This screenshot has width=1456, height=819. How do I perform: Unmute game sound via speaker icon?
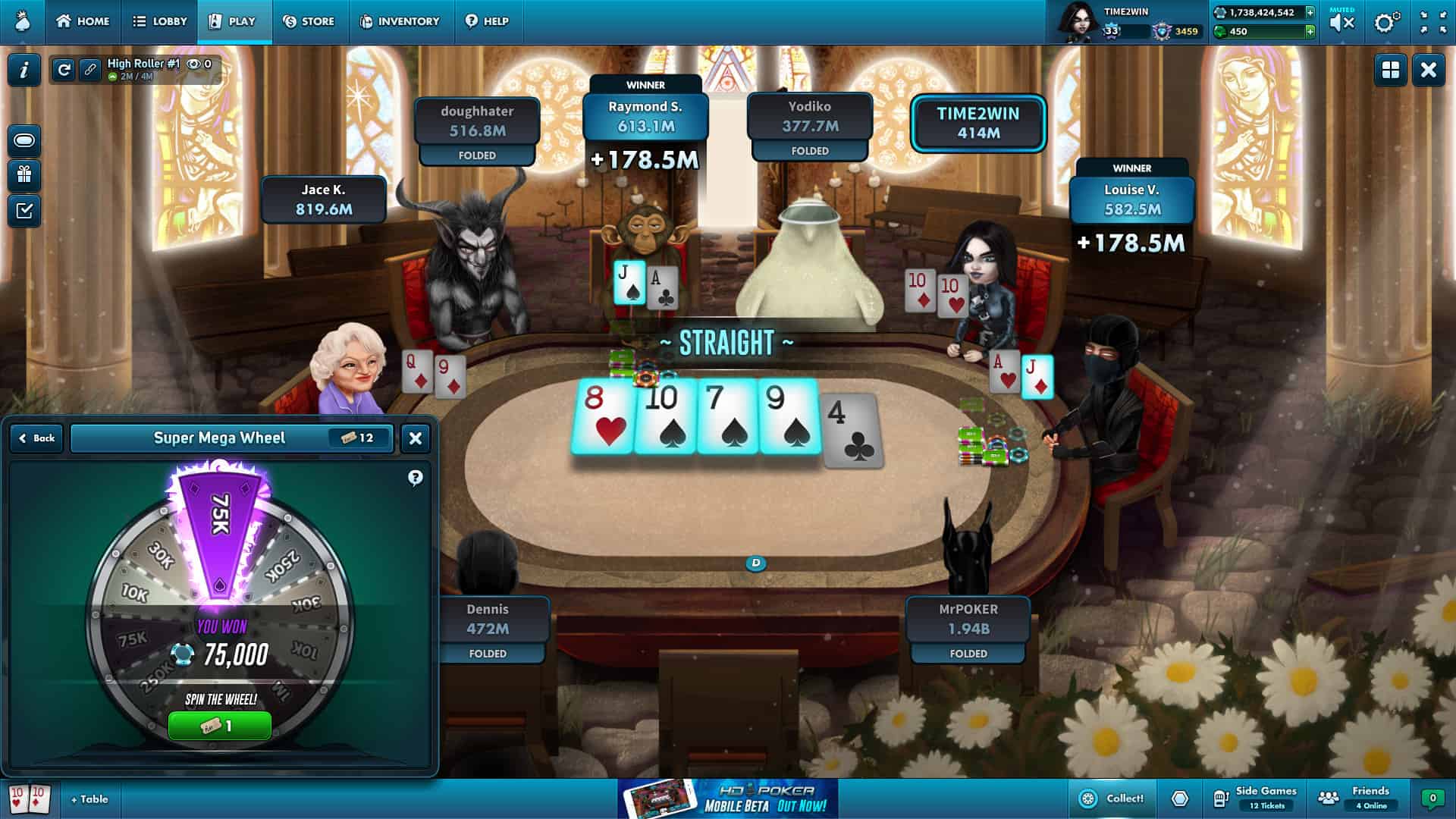(x=1341, y=22)
